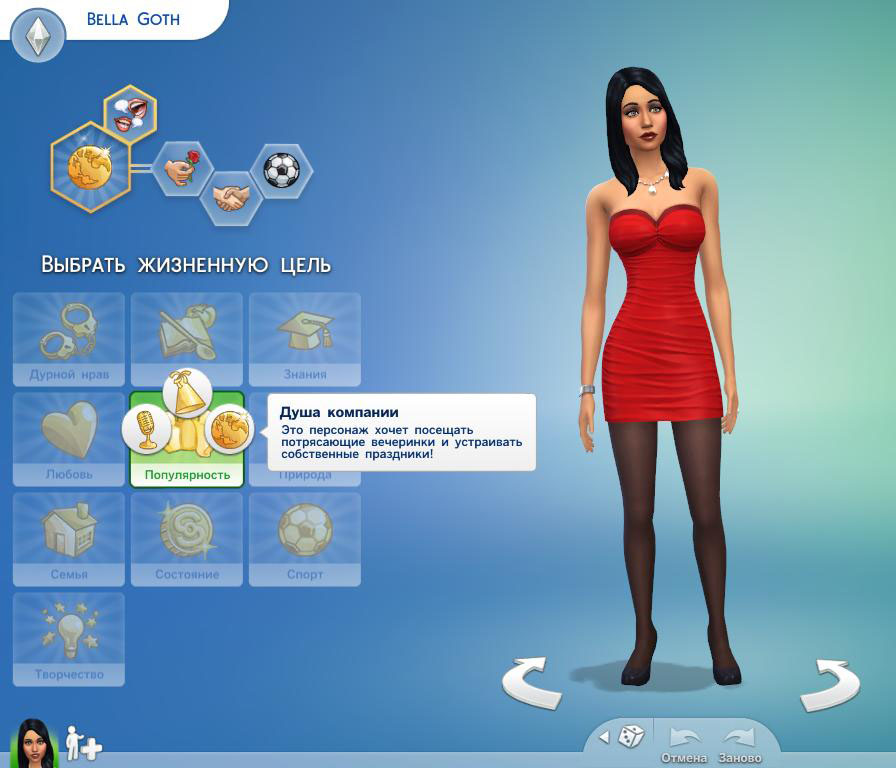Pick the Любовь aspiration tile

[x=69, y=439]
